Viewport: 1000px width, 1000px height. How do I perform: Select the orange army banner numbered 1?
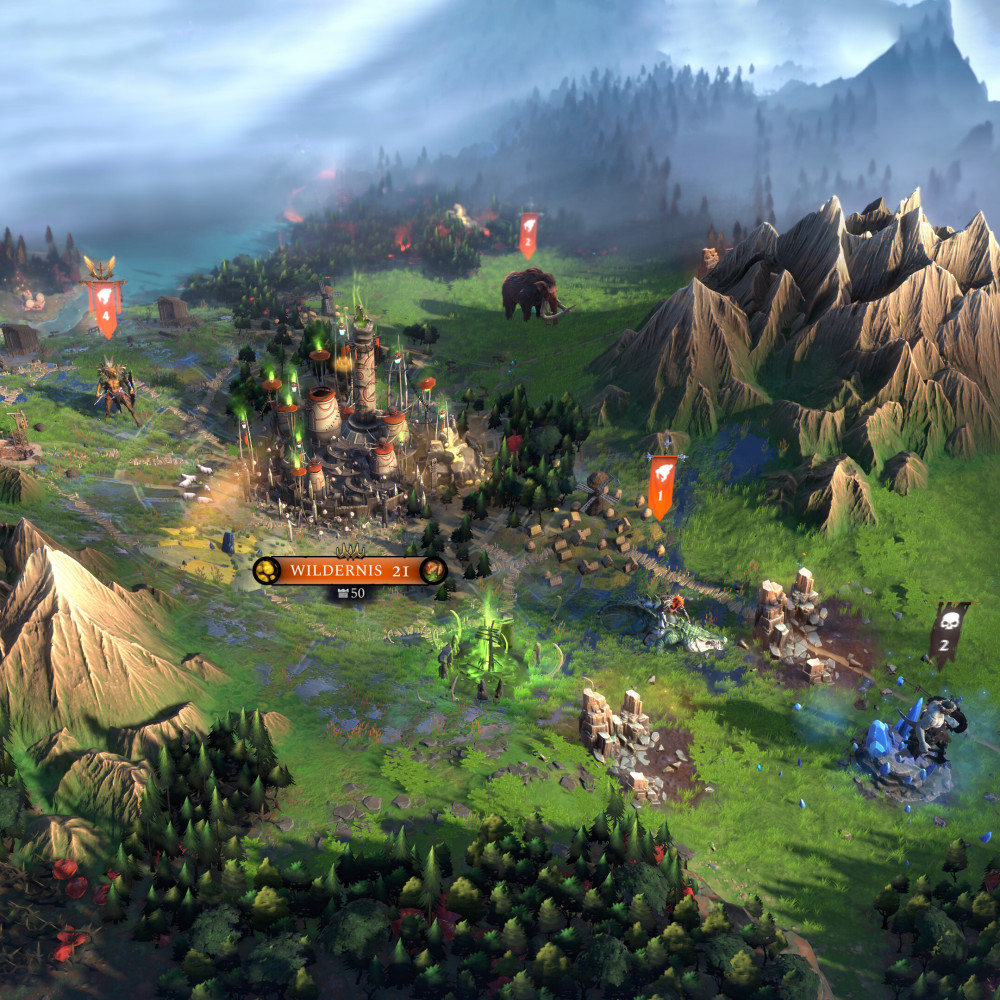click(661, 485)
